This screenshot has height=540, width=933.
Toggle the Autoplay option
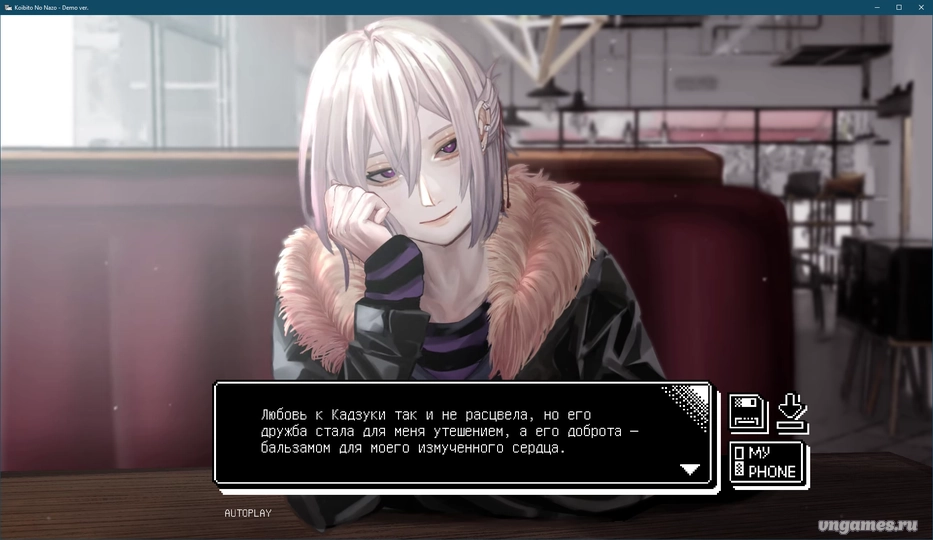(x=247, y=513)
